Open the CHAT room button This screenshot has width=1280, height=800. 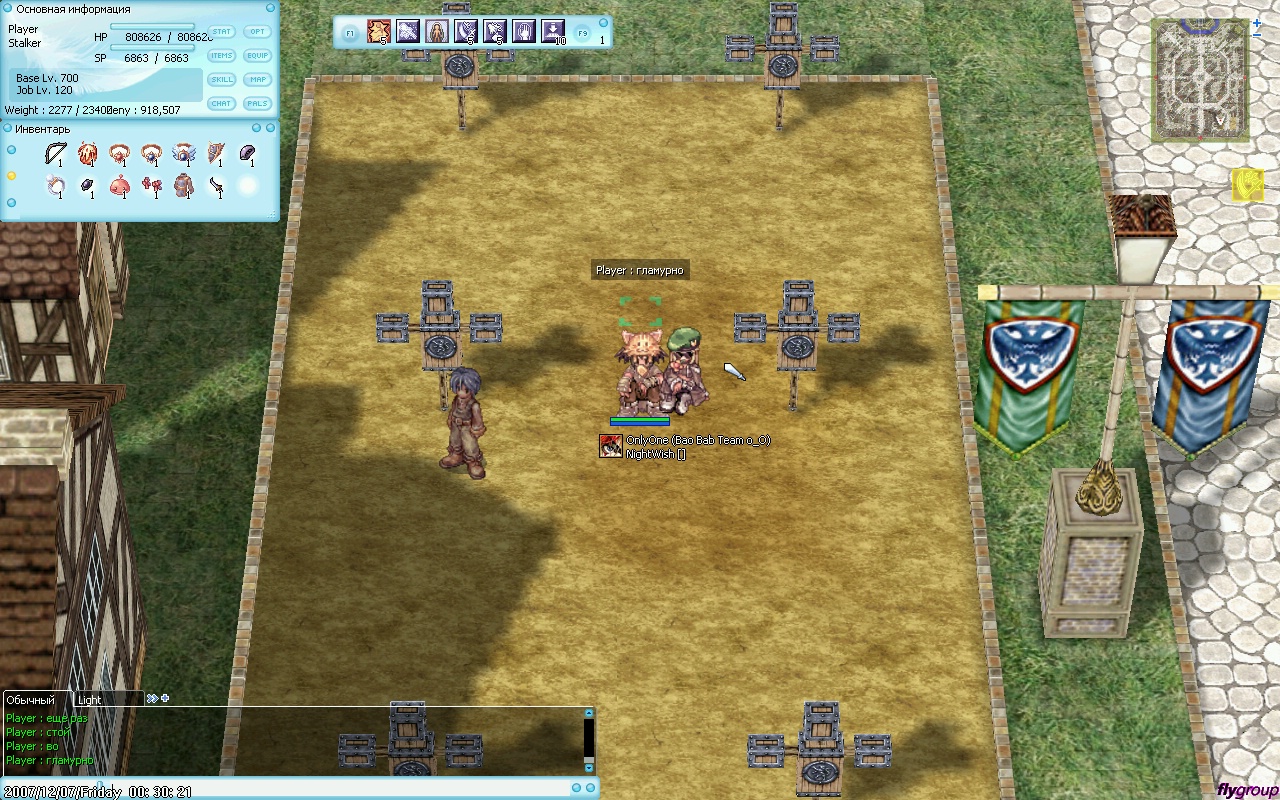coord(221,104)
